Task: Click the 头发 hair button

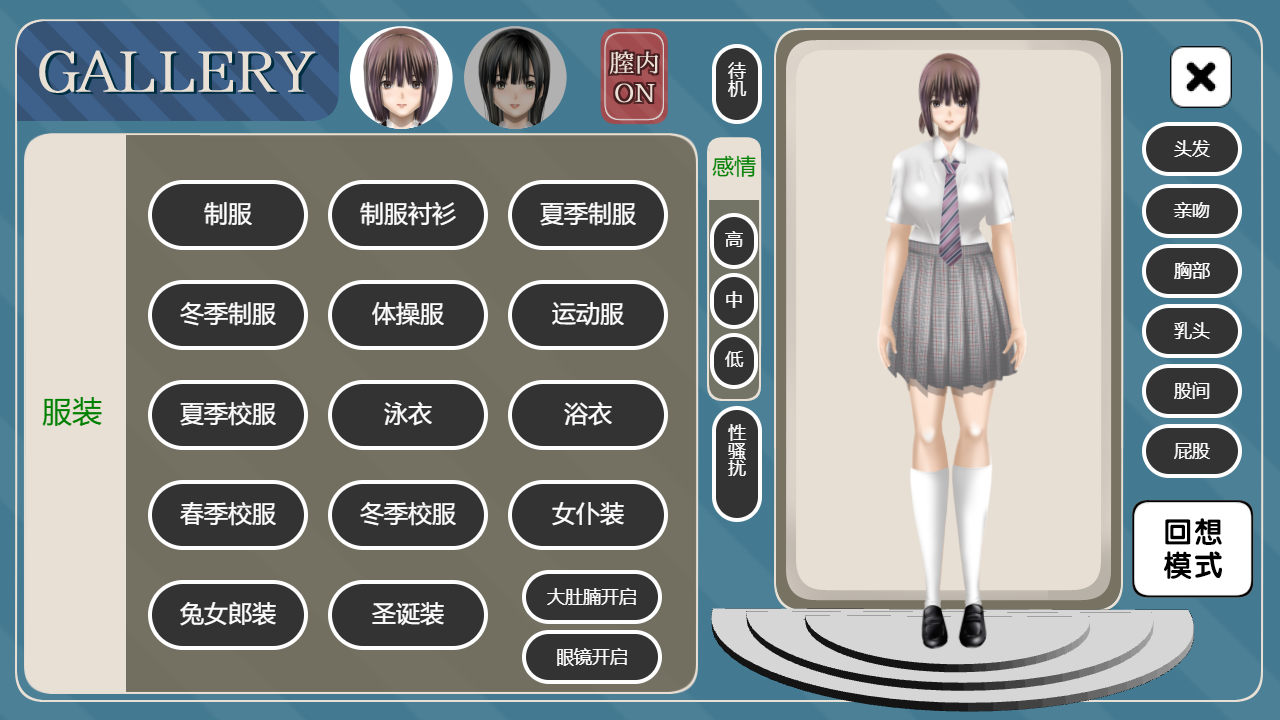Action: pos(1192,149)
